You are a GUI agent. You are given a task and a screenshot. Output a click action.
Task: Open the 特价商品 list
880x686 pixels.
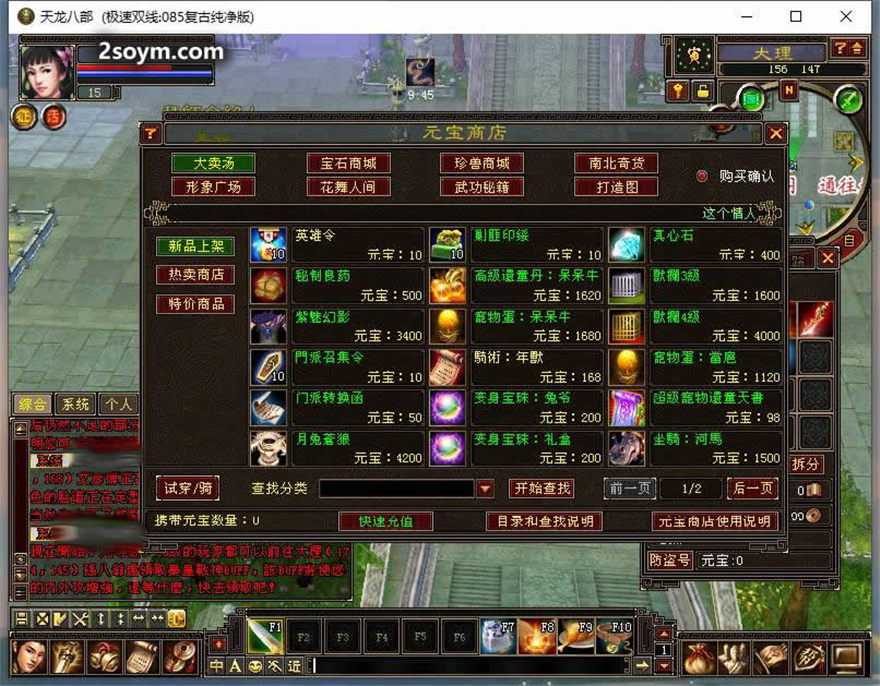coord(195,304)
